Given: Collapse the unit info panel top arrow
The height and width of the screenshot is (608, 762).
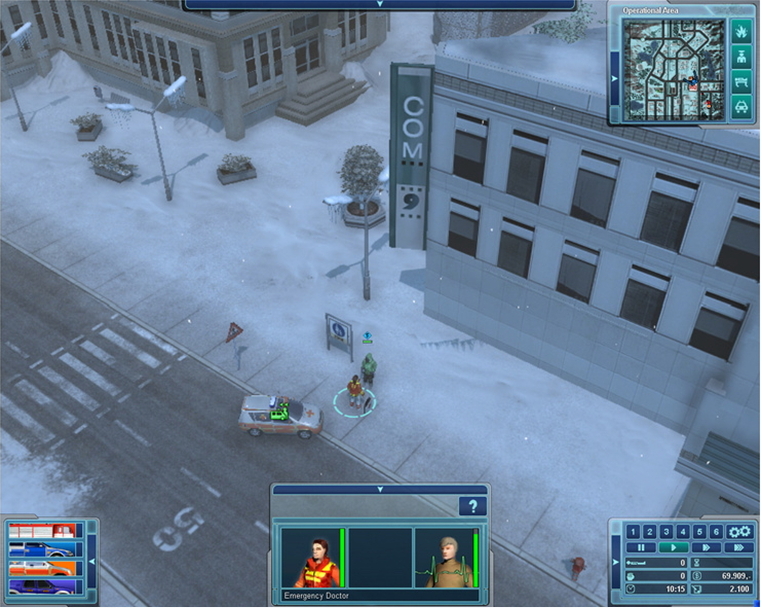Looking at the screenshot, I should pyautogui.click(x=380, y=490).
